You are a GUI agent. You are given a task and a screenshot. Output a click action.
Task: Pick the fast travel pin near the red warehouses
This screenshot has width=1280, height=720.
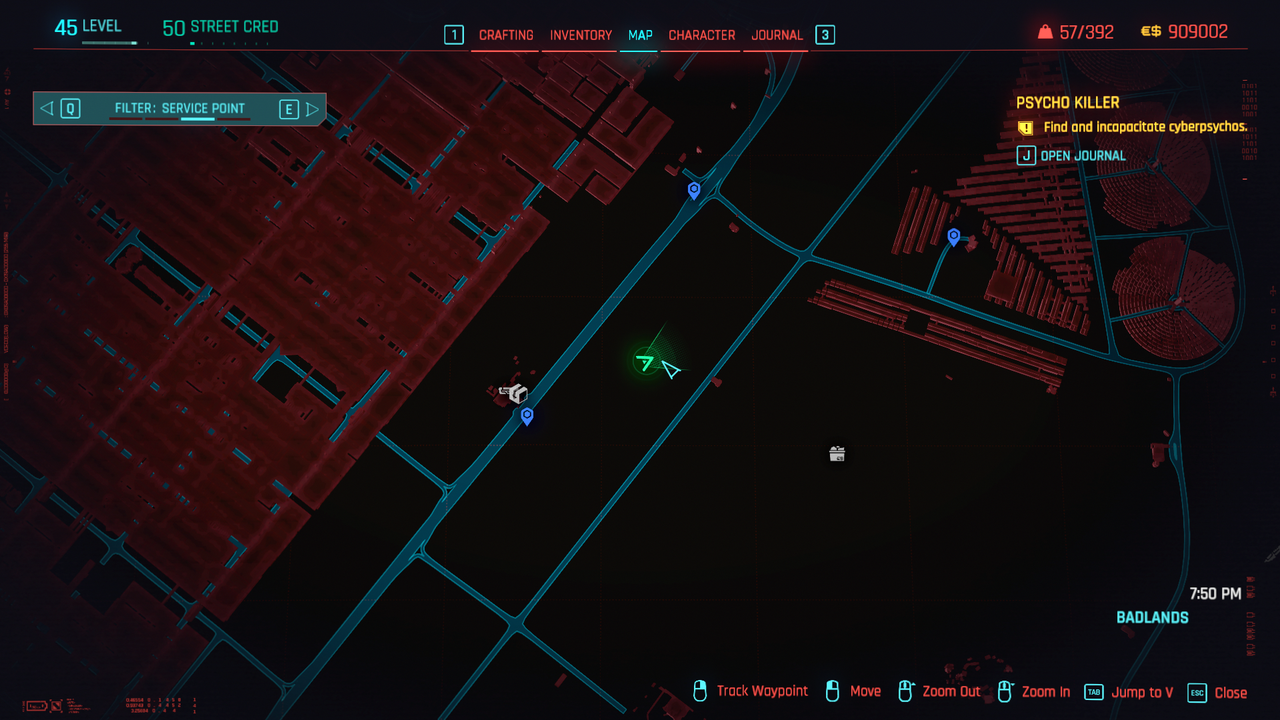click(x=954, y=236)
